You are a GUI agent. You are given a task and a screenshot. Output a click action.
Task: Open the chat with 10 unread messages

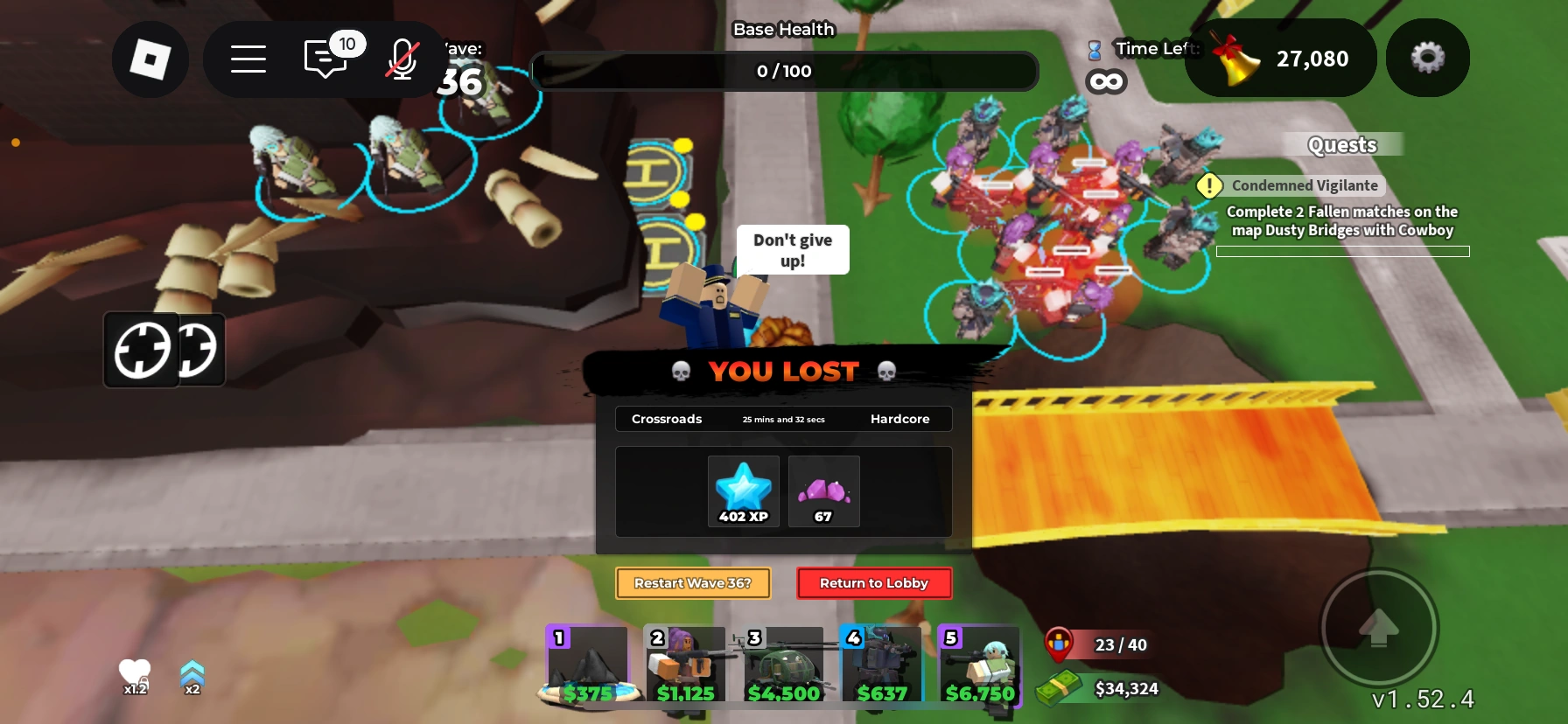(x=325, y=59)
